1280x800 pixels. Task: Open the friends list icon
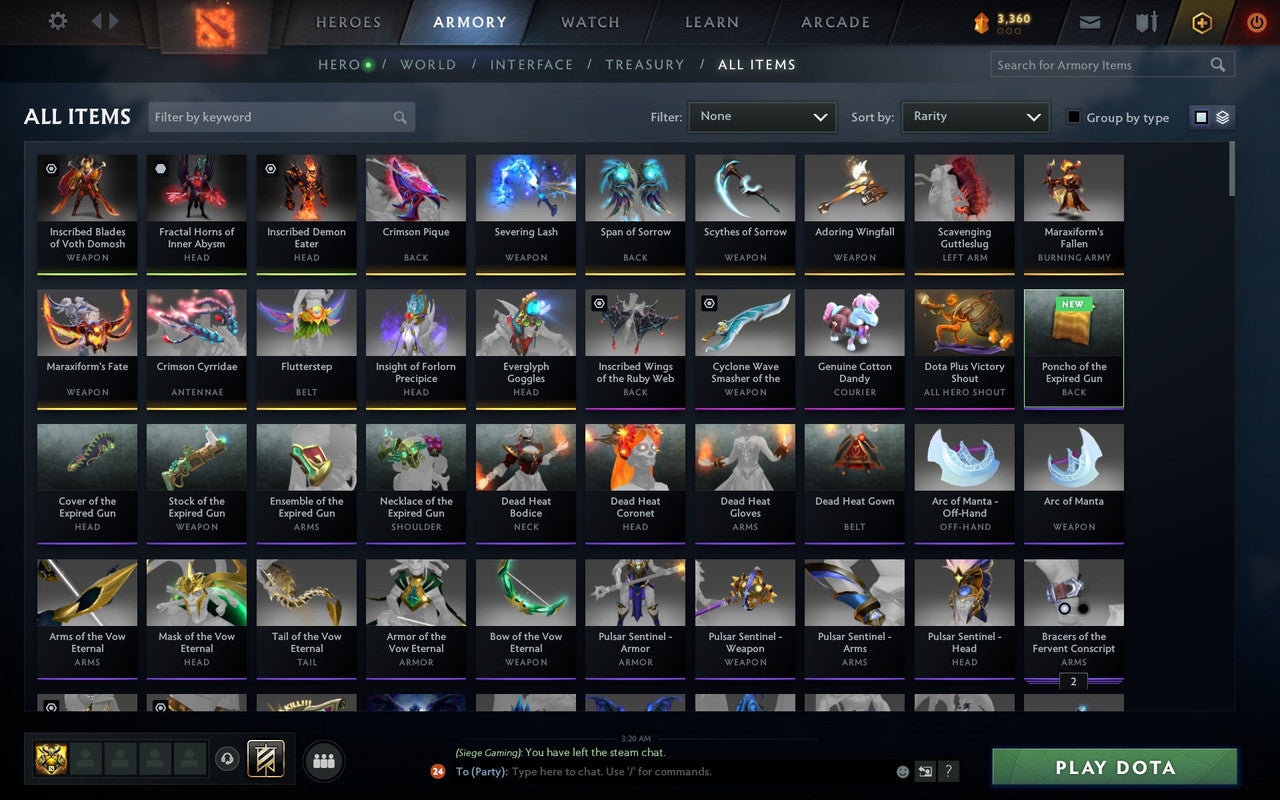(x=324, y=761)
